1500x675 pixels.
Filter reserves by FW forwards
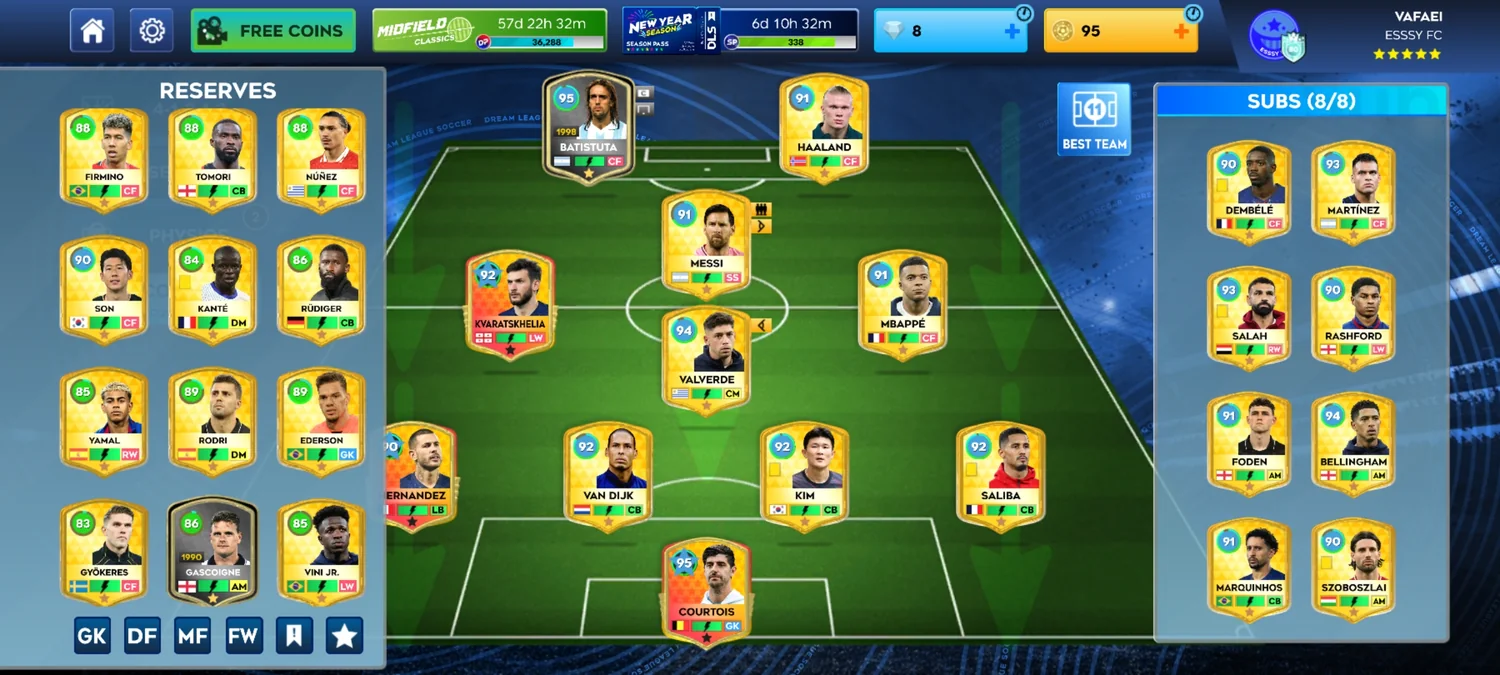pos(244,635)
